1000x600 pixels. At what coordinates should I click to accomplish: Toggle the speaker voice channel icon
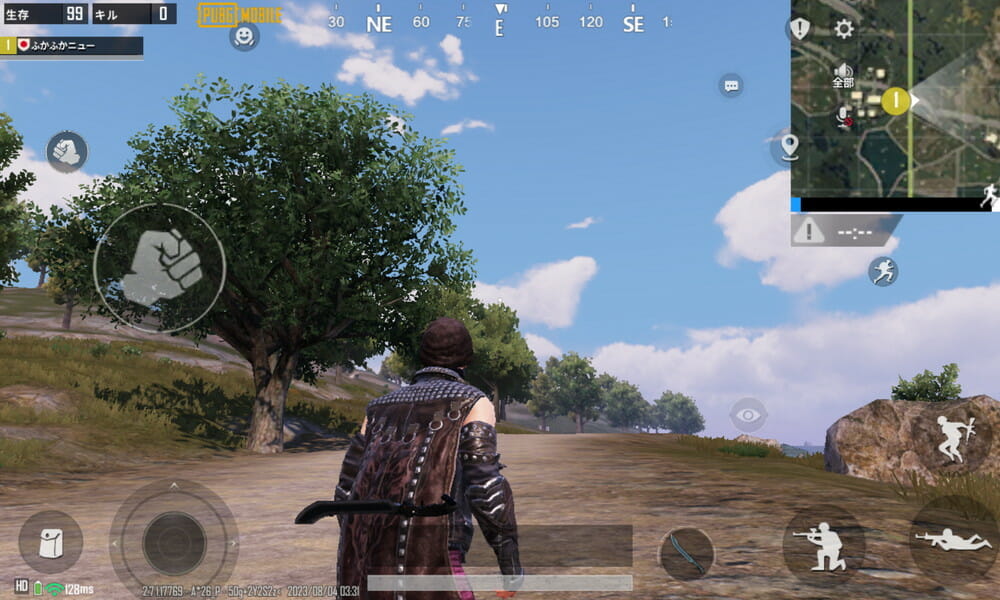tap(843, 72)
